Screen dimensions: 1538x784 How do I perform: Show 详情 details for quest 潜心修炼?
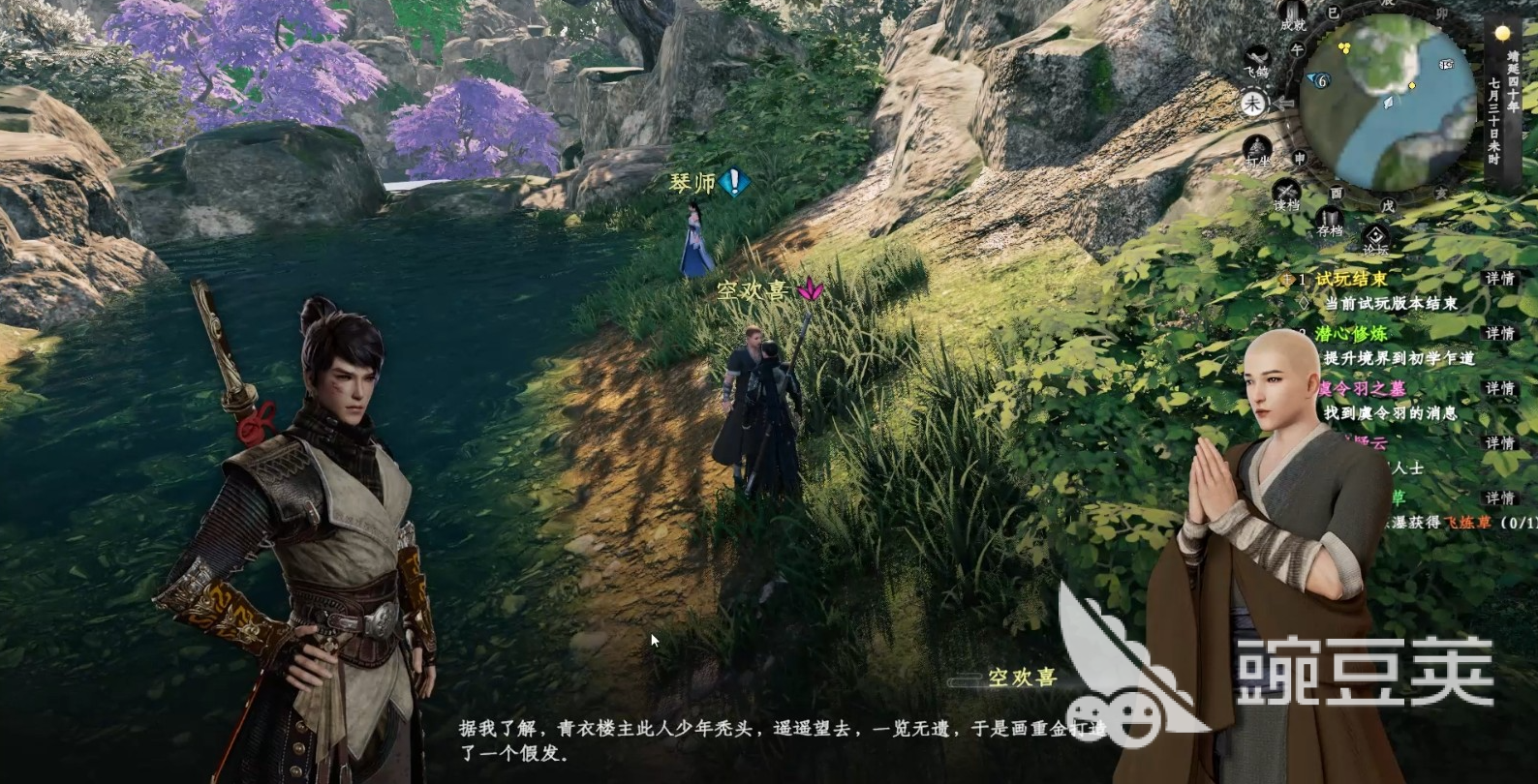[1499, 333]
